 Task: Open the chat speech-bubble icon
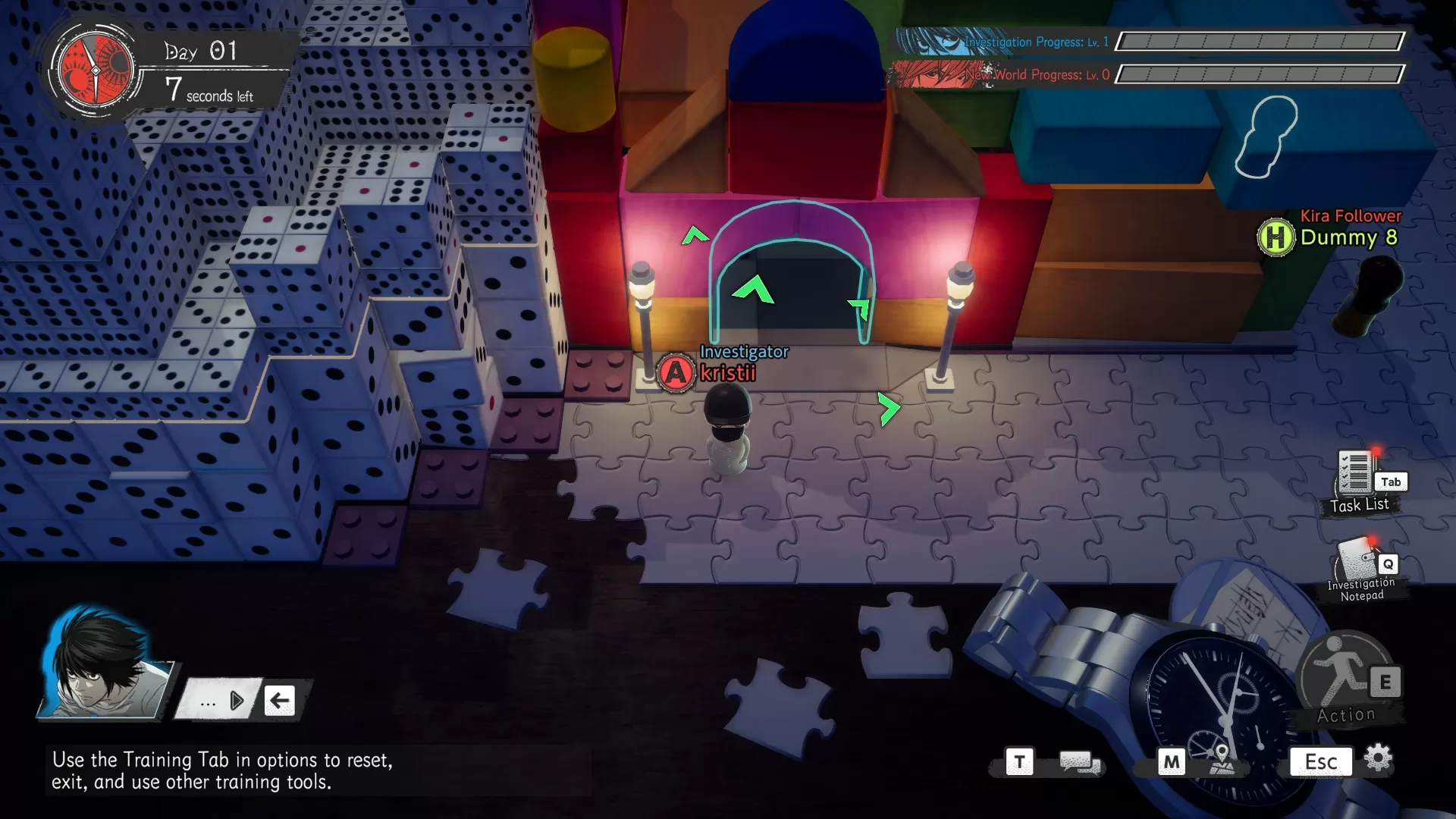(1080, 761)
